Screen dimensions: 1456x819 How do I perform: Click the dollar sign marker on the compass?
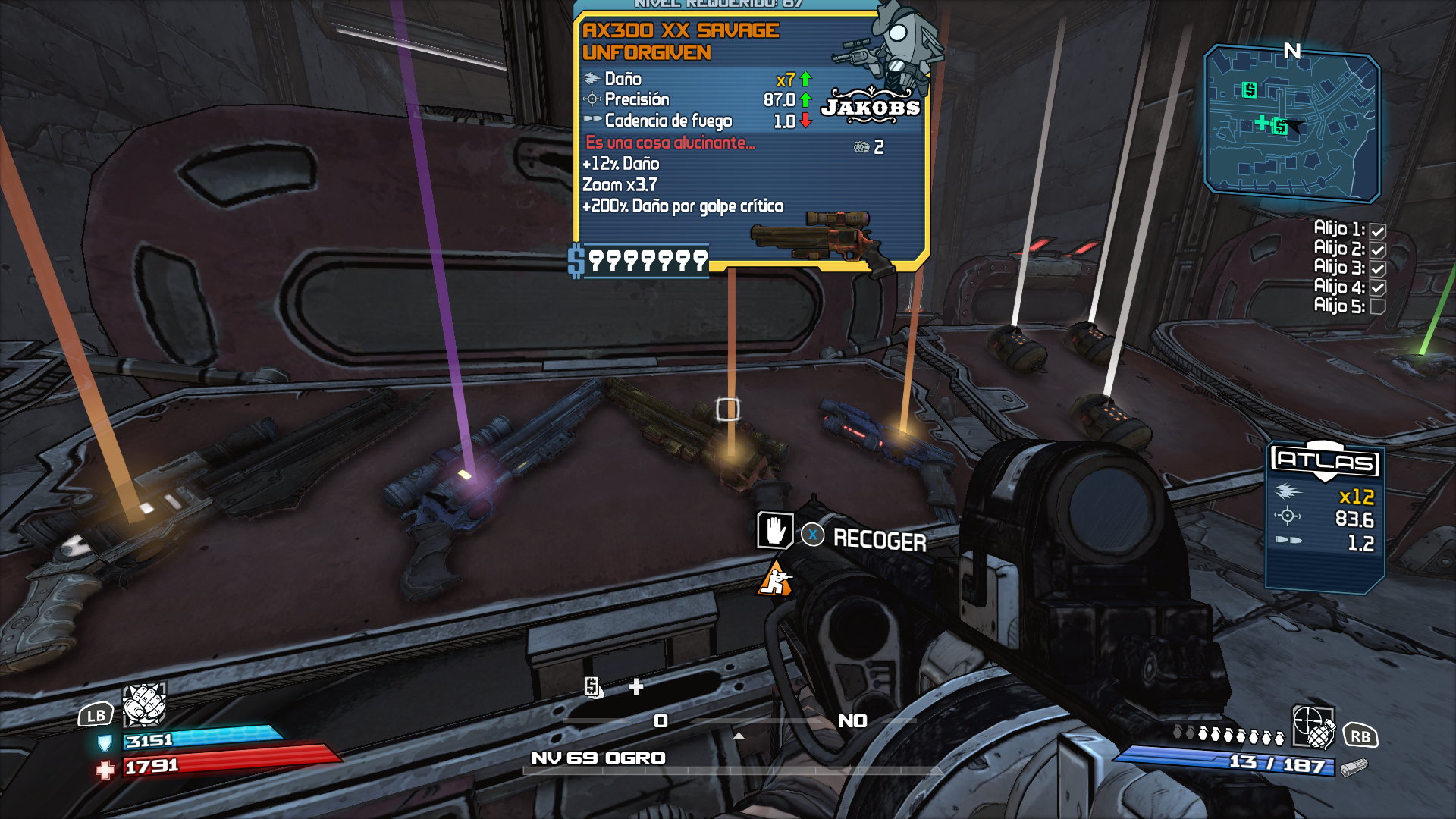point(593,687)
